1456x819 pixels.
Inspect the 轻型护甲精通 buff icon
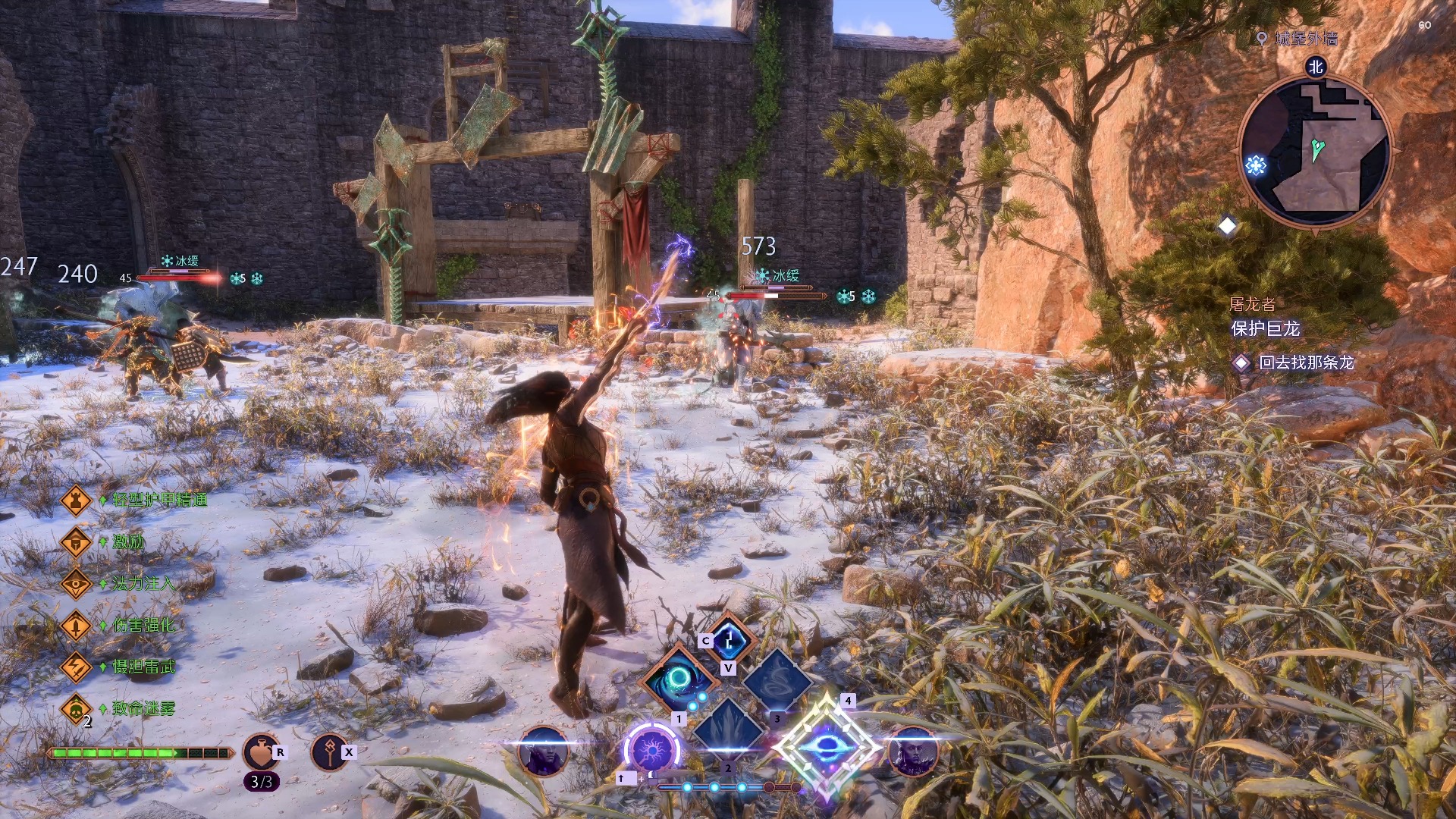coord(76,500)
